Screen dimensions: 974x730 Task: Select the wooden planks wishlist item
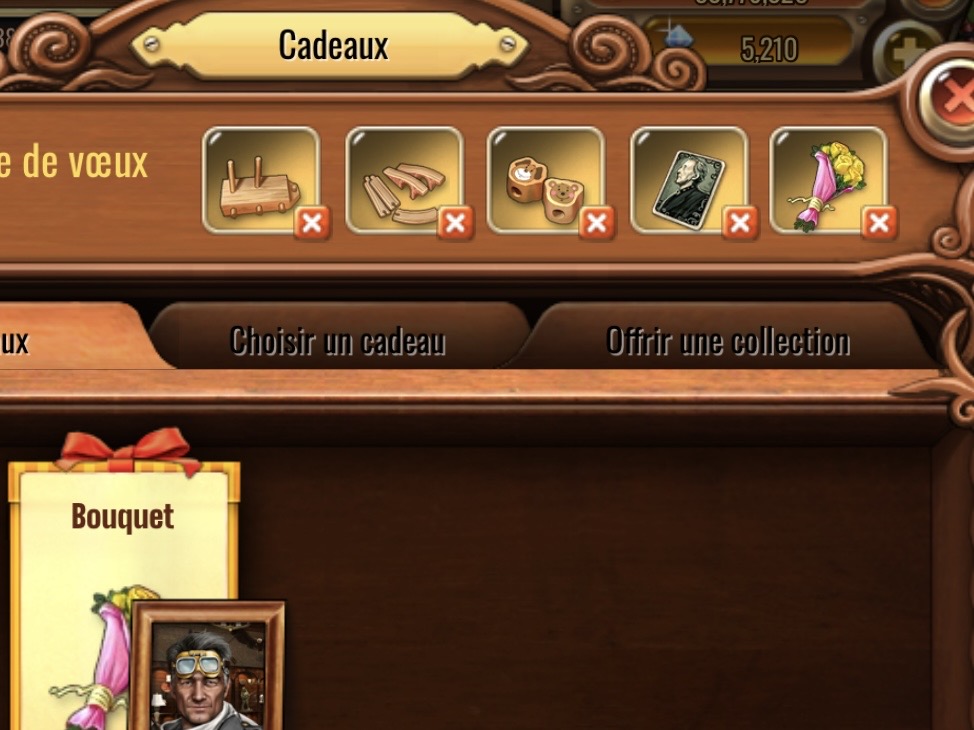coord(402,178)
